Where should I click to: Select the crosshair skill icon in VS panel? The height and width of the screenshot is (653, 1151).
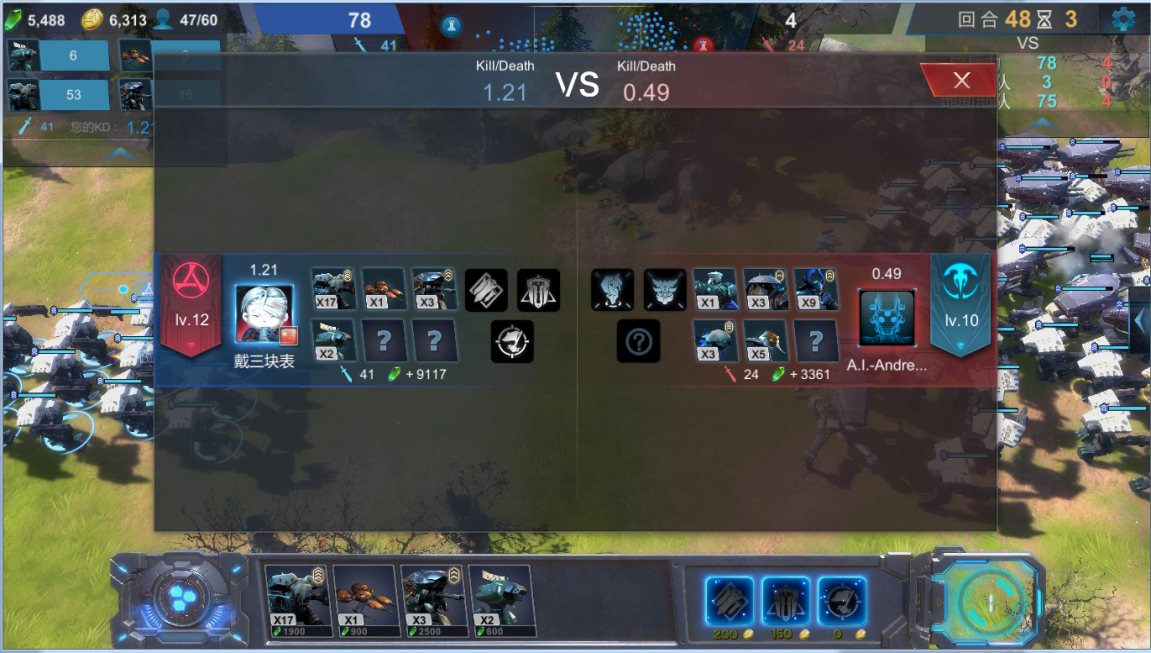click(512, 341)
